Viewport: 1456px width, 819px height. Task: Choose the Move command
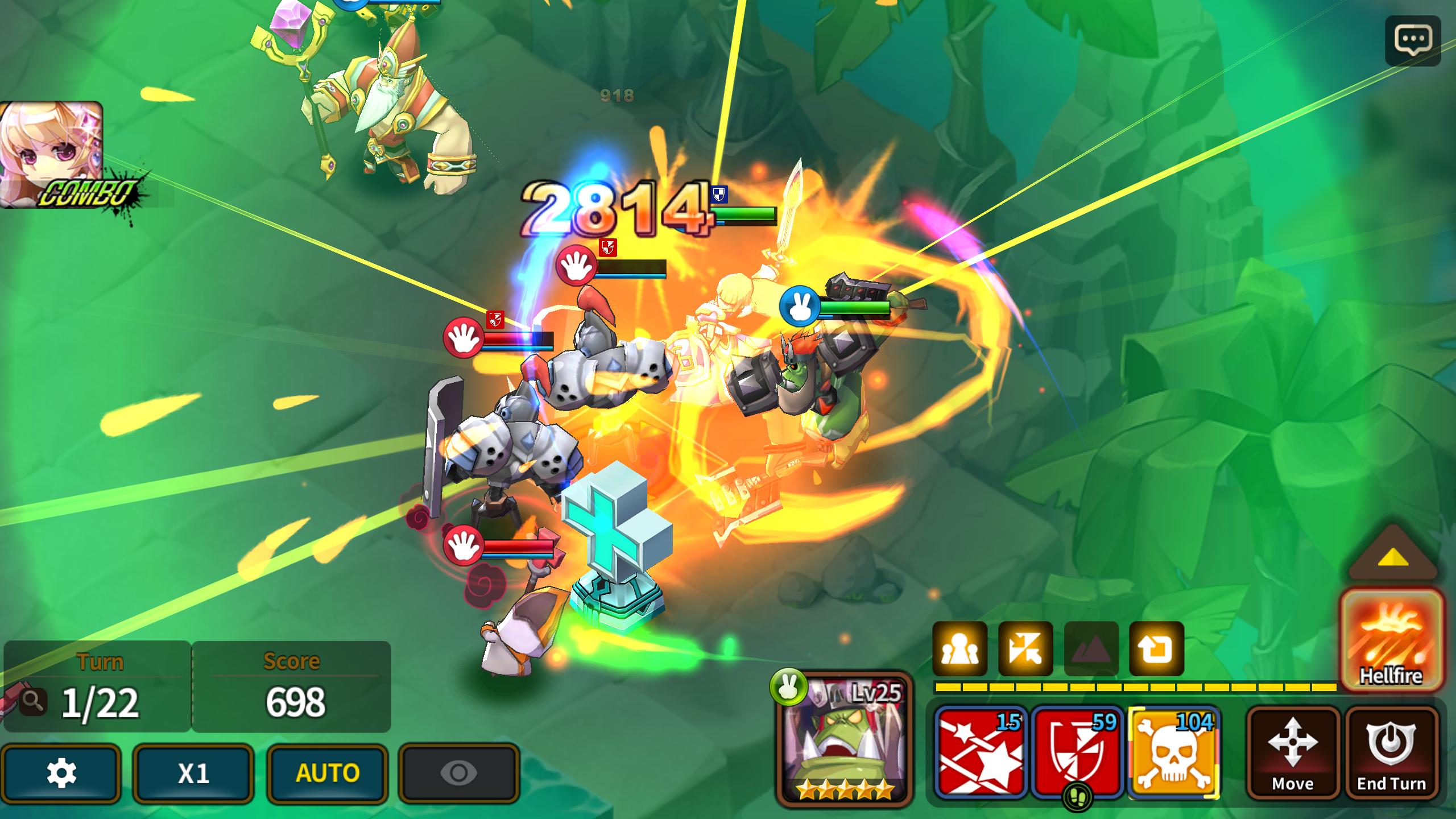click(1293, 752)
